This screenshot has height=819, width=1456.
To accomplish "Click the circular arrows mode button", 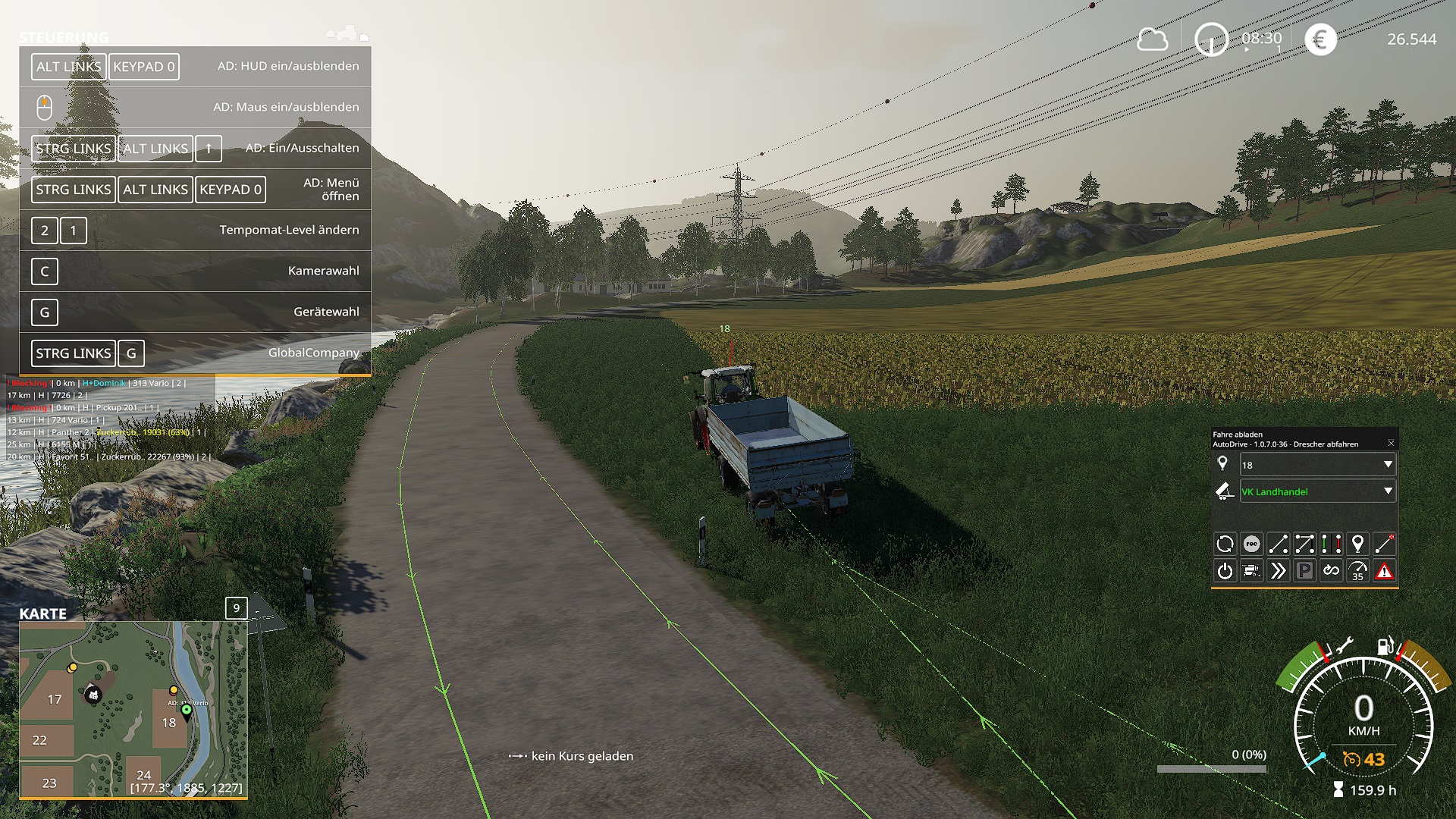I will coord(1225,544).
